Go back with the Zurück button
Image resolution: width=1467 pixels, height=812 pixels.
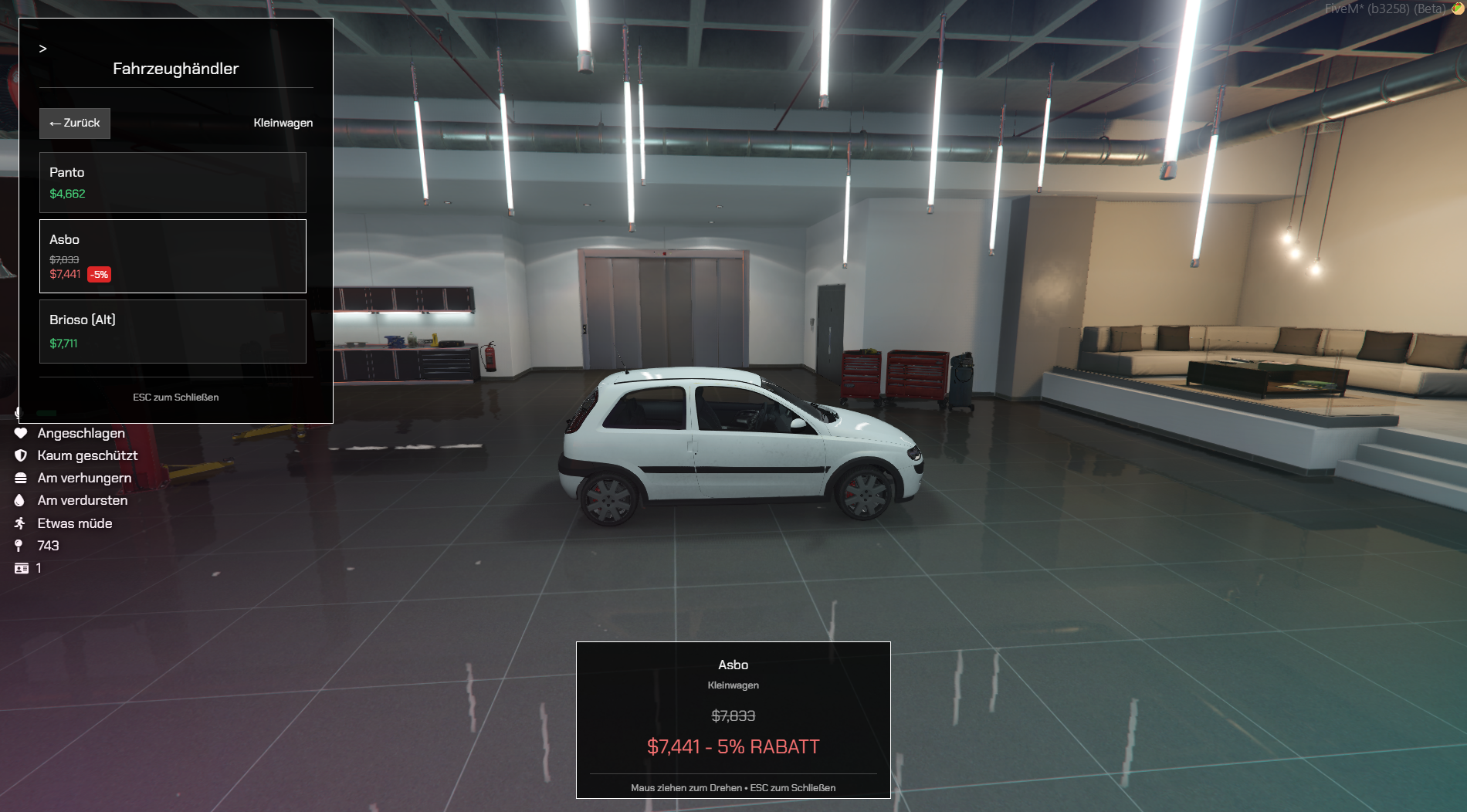(x=75, y=123)
